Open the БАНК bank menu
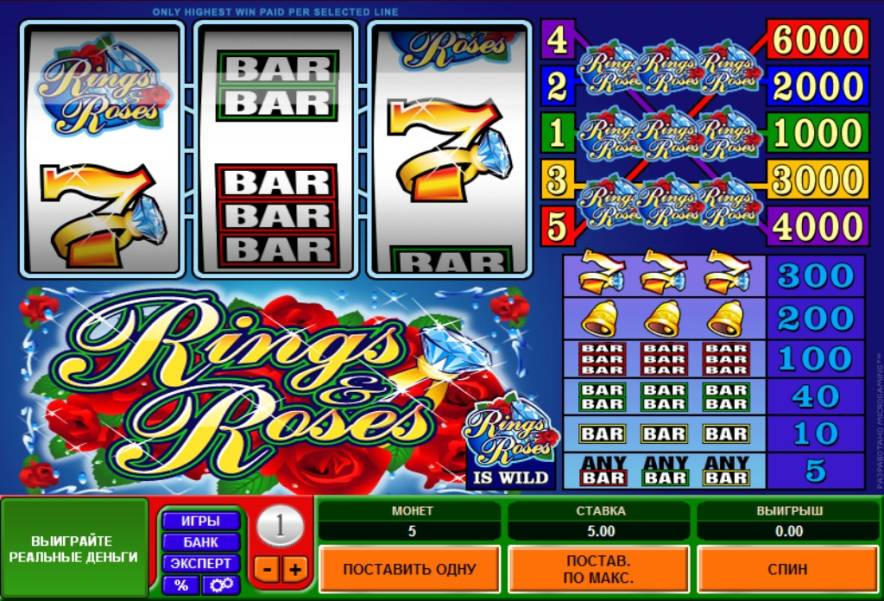884x601 pixels. (200, 542)
